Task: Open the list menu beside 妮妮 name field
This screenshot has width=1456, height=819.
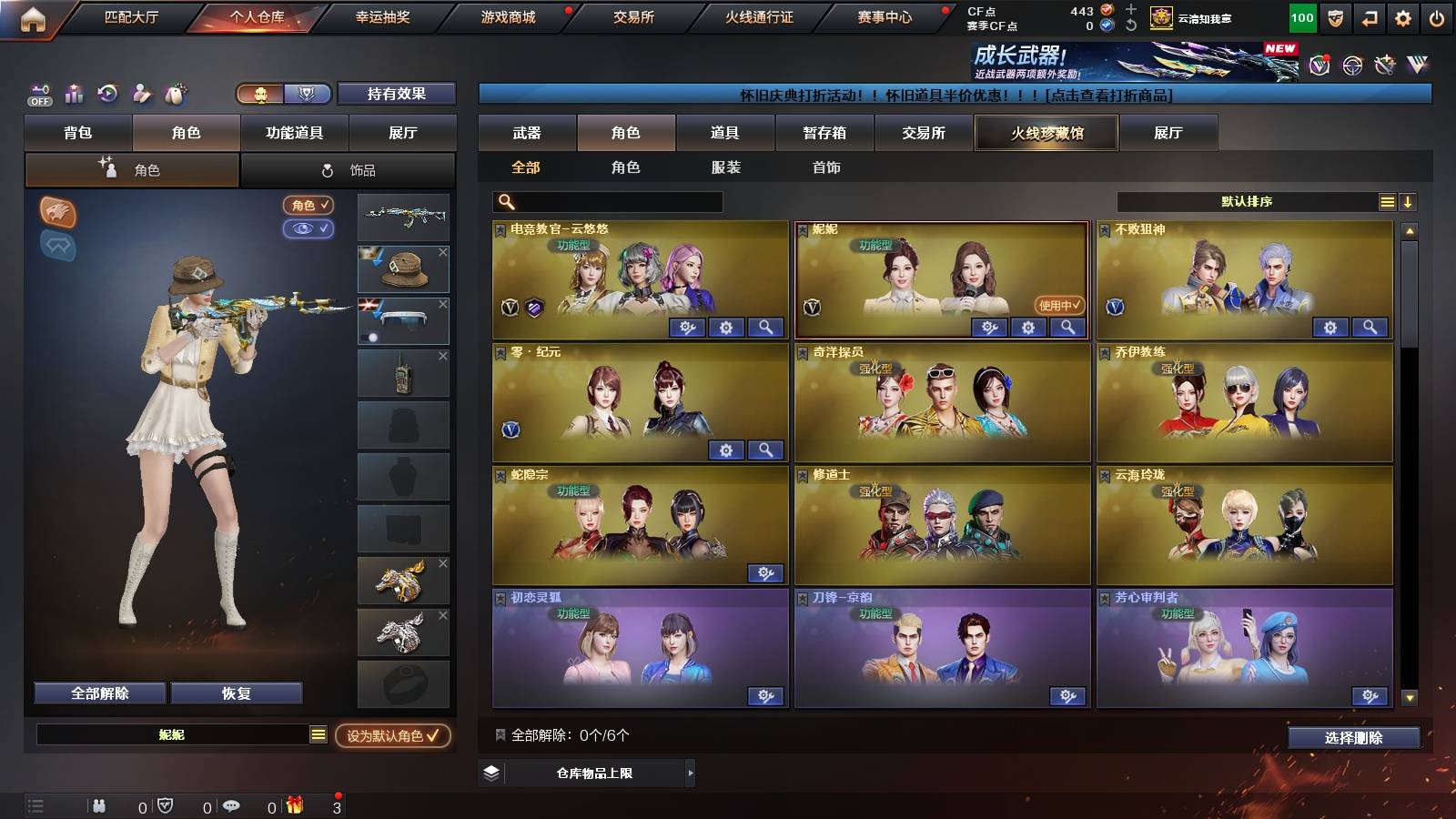Action: [x=317, y=733]
